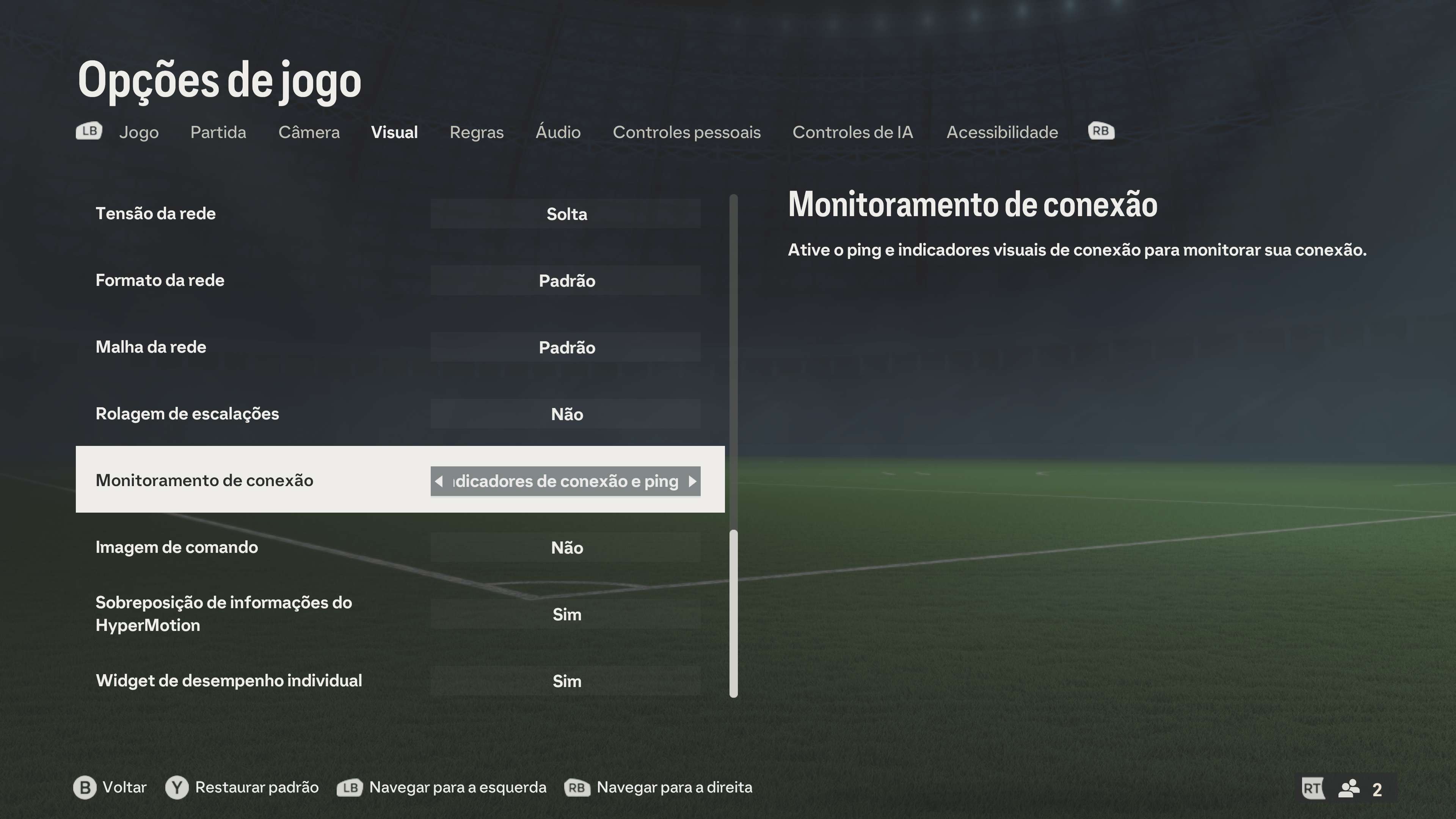This screenshot has width=1456, height=819.
Task: Open the Tensão da rede value selector
Action: pos(566,213)
